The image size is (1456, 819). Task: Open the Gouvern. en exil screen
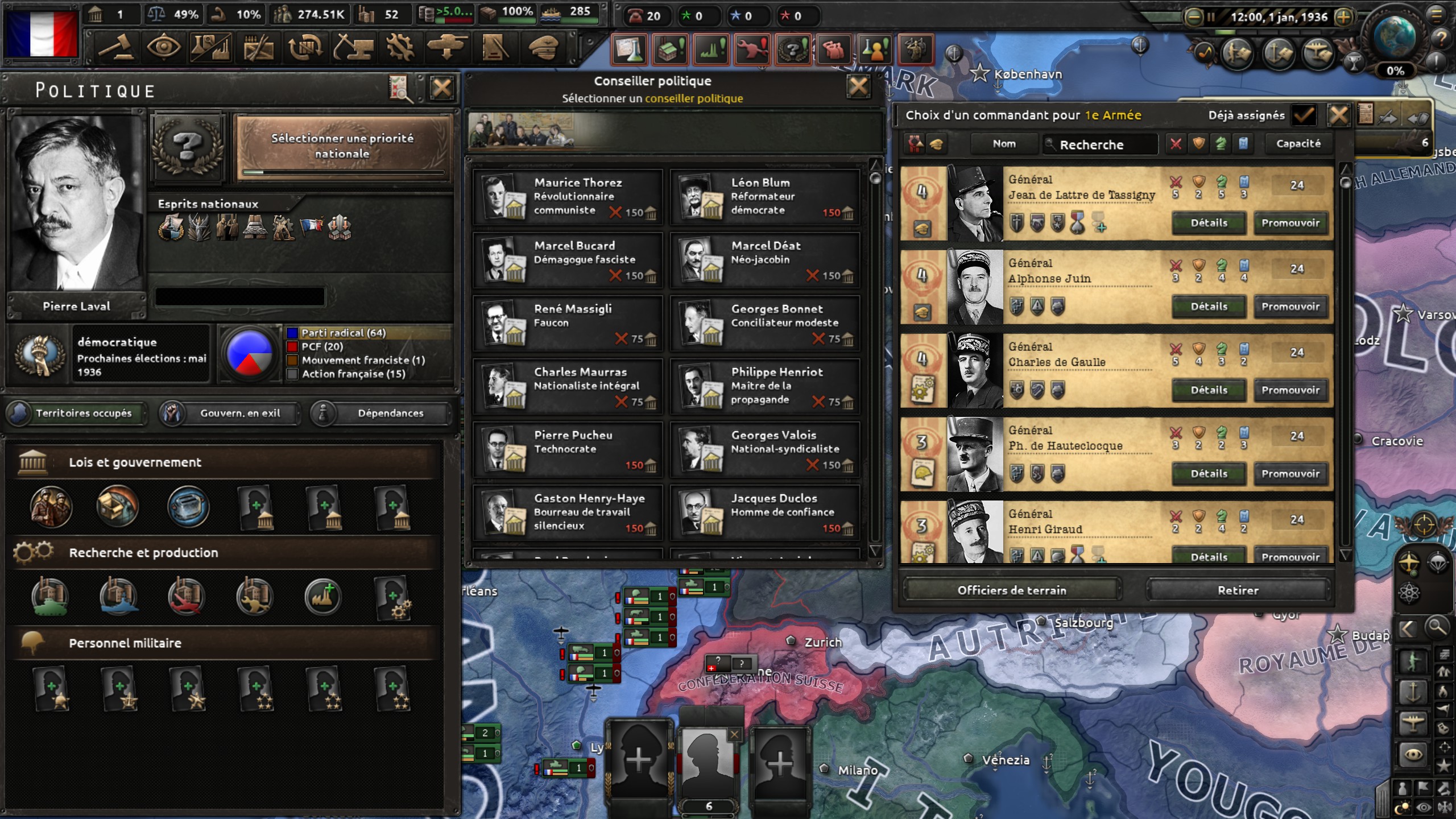(x=230, y=413)
